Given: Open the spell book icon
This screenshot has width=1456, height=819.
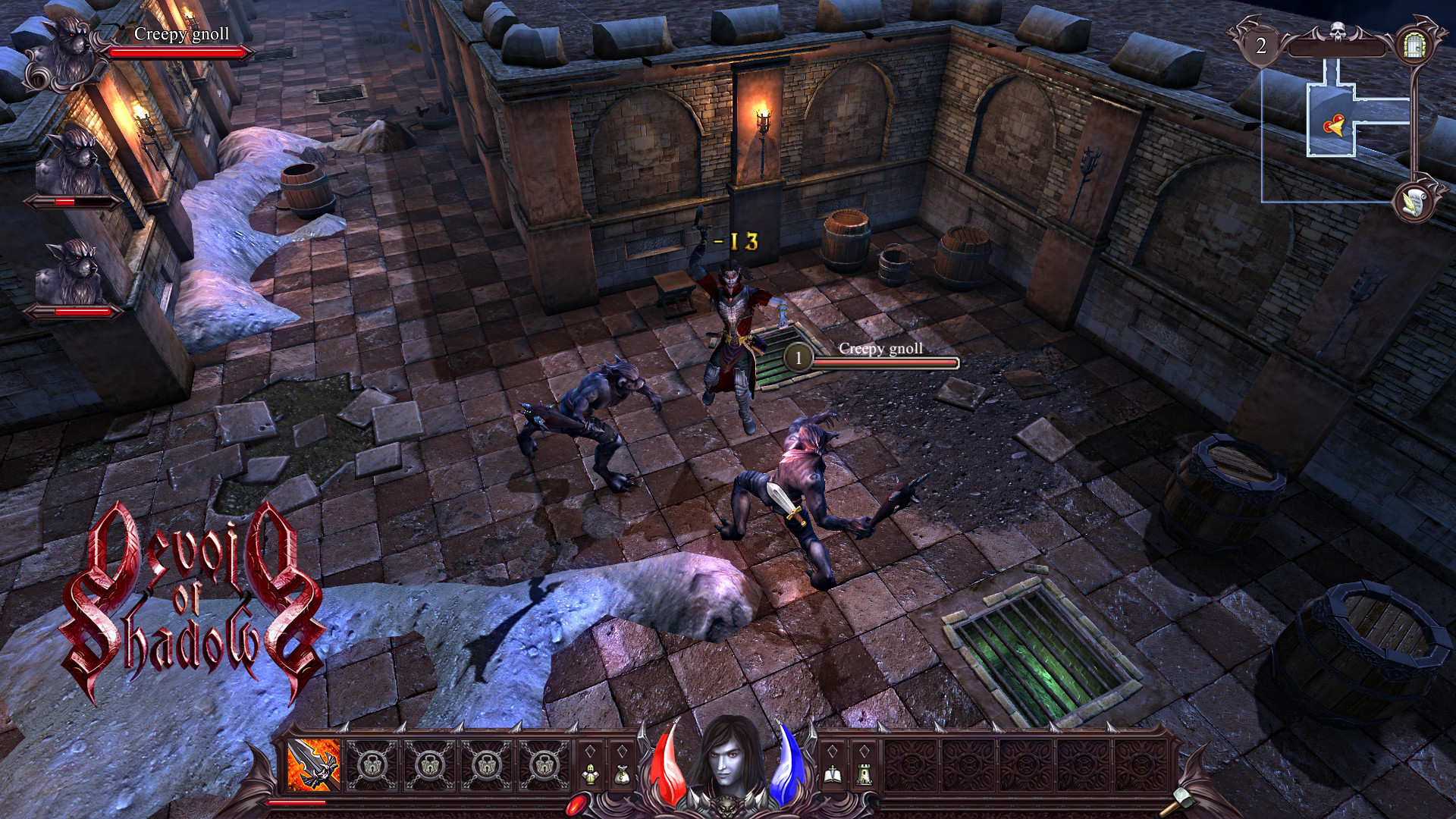Looking at the screenshot, I should click(x=832, y=774).
